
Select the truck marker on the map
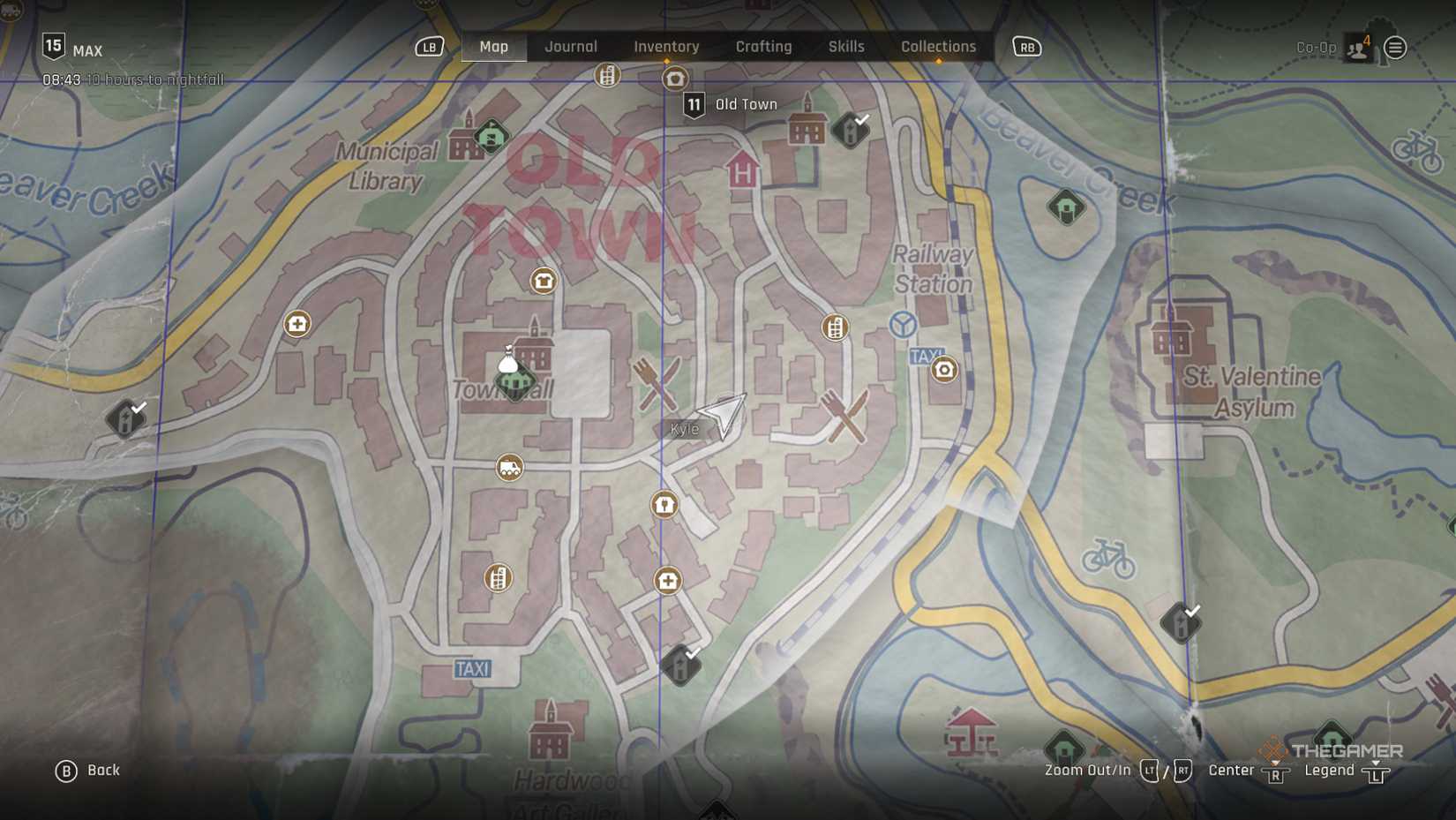(x=509, y=468)
